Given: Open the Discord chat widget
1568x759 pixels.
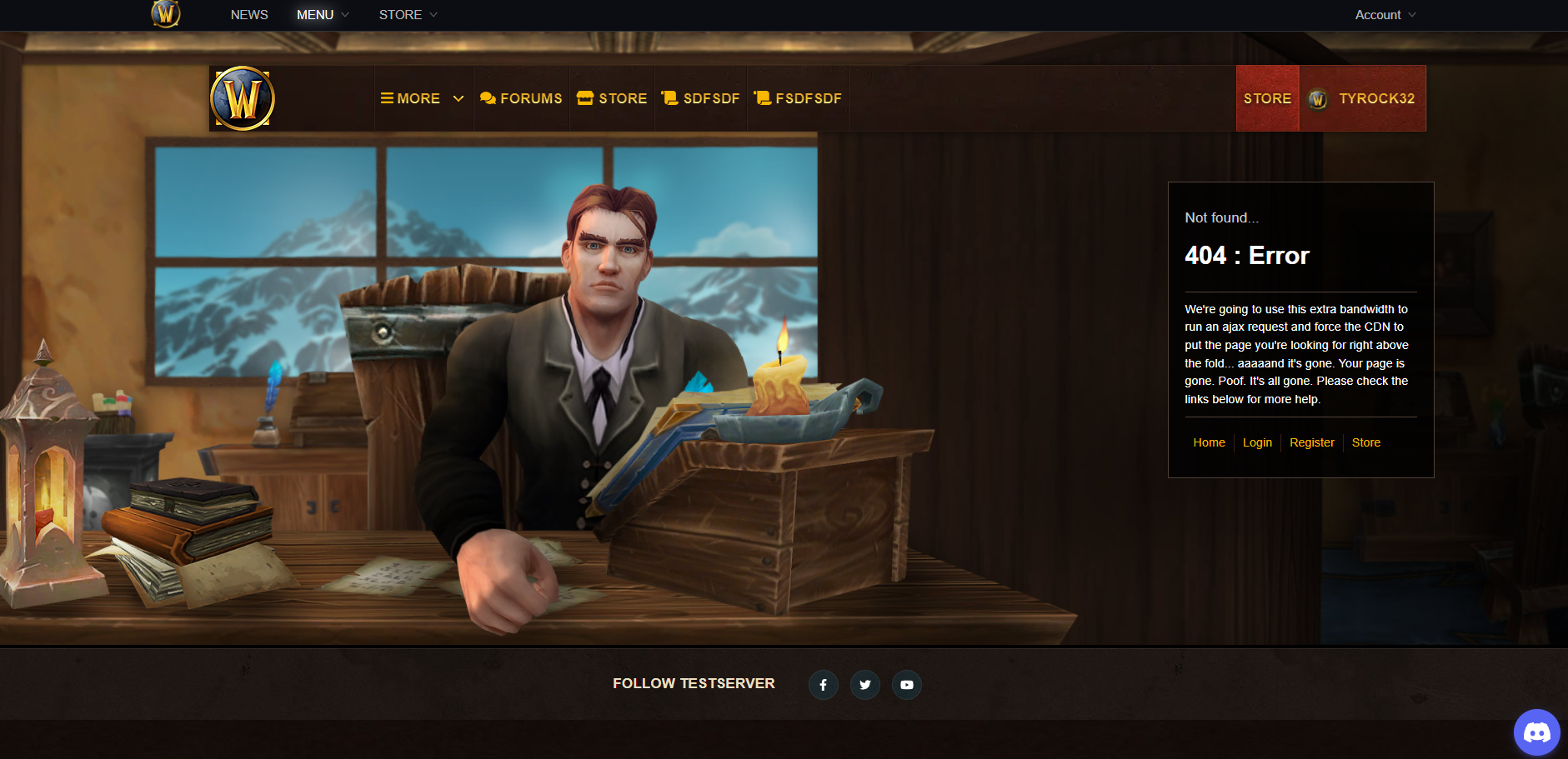Looking at the screenshot, I should (1536, 732).
